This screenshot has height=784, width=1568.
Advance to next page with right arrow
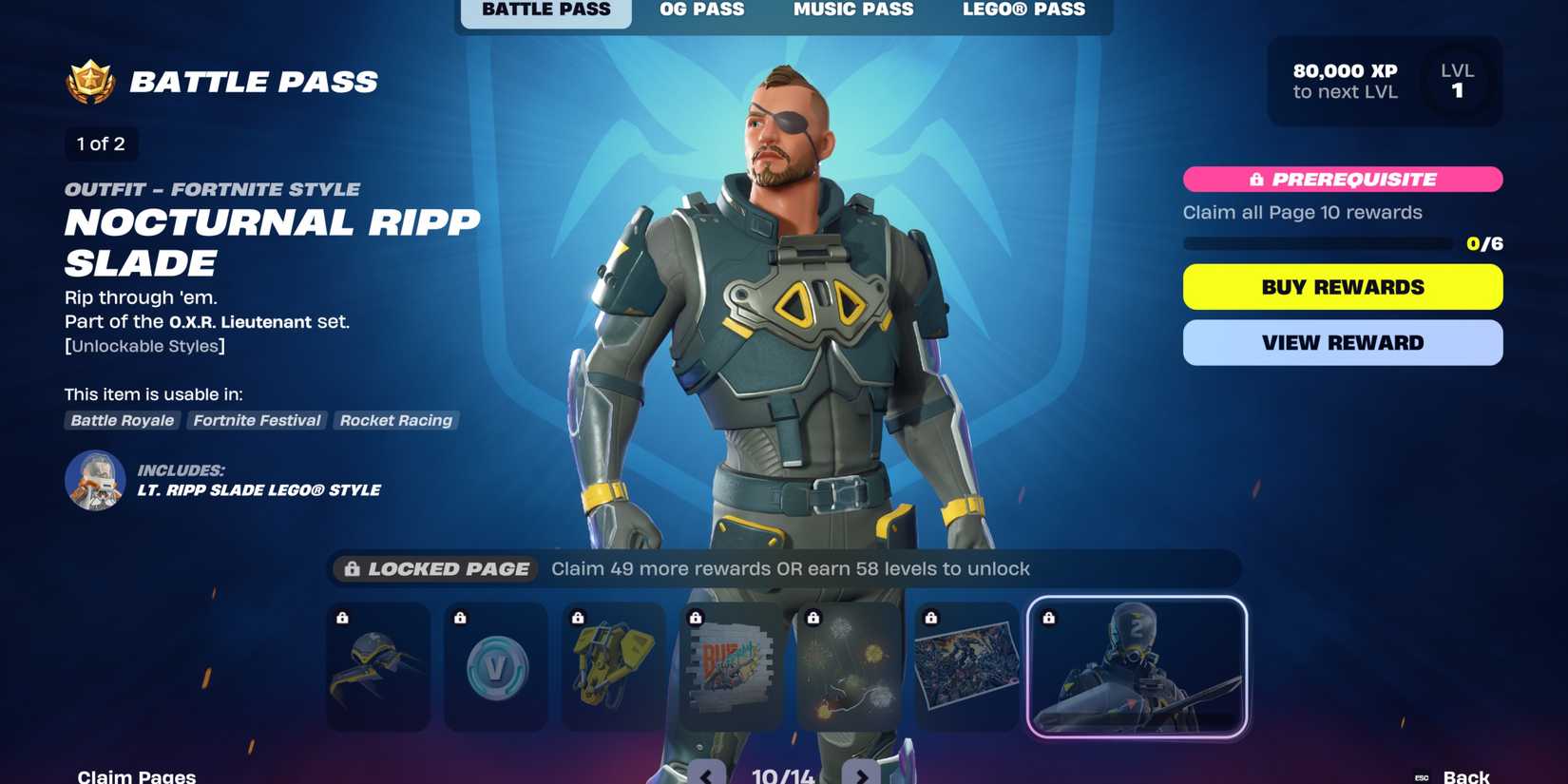(860, 774)
